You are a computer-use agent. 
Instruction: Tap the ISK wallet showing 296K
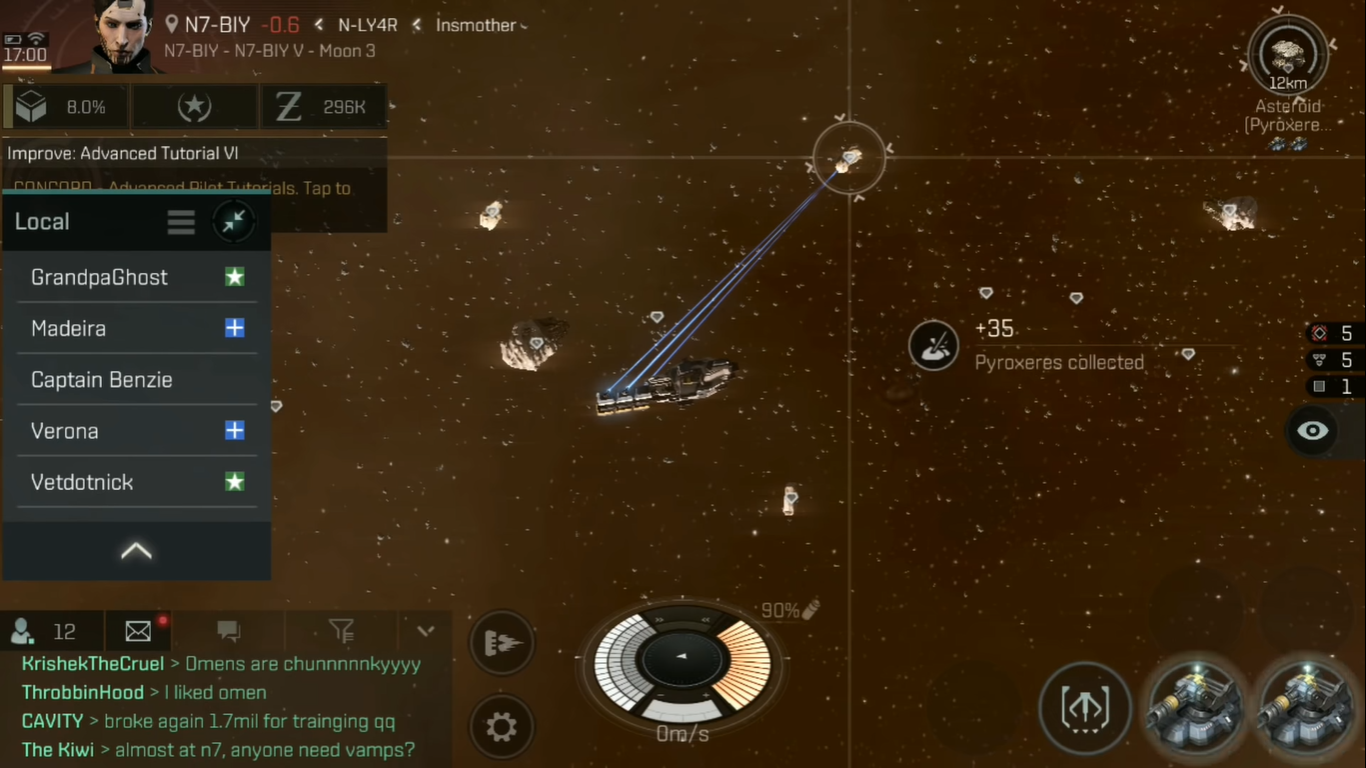point(323,107)
